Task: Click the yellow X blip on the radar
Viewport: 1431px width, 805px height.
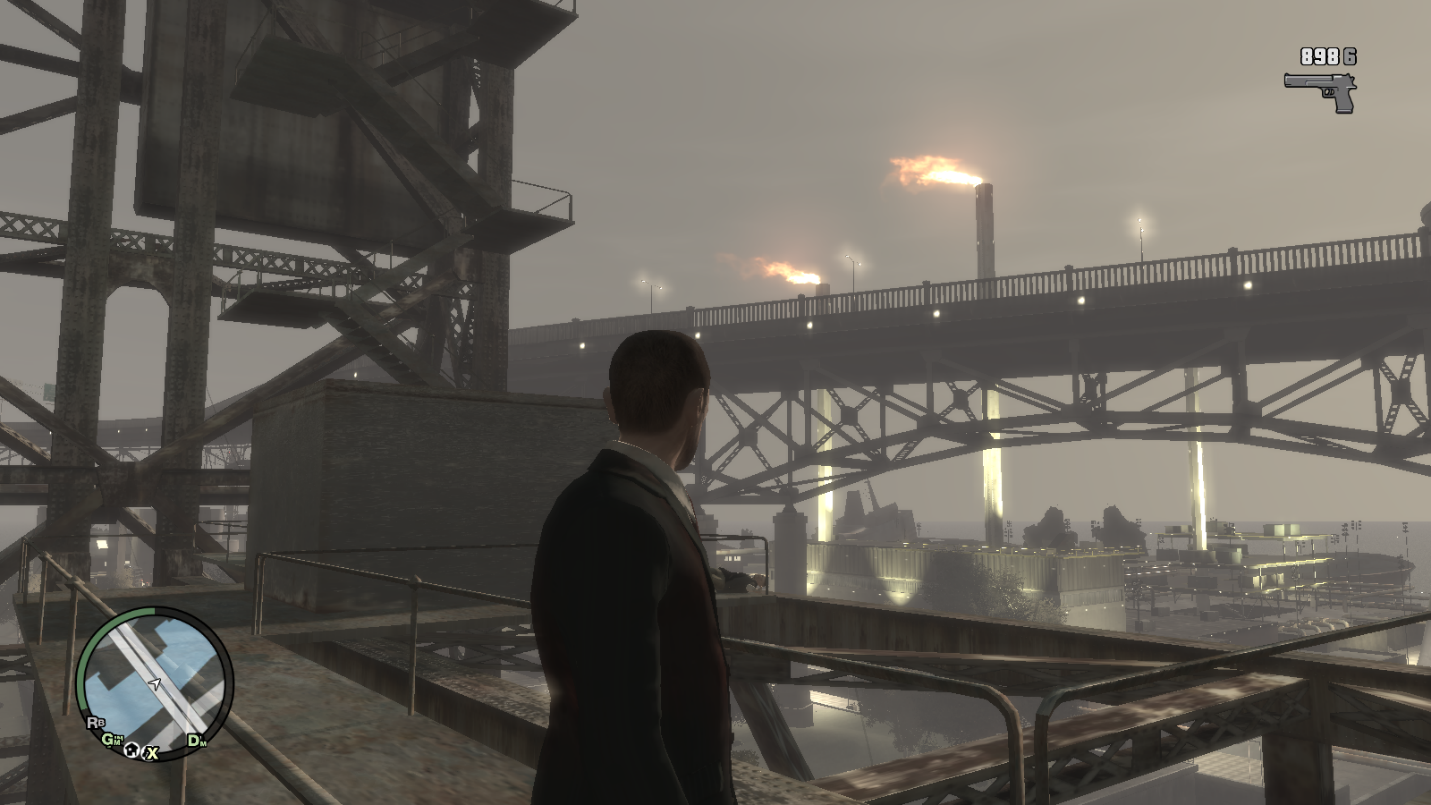Action: (x=151, y=751)
